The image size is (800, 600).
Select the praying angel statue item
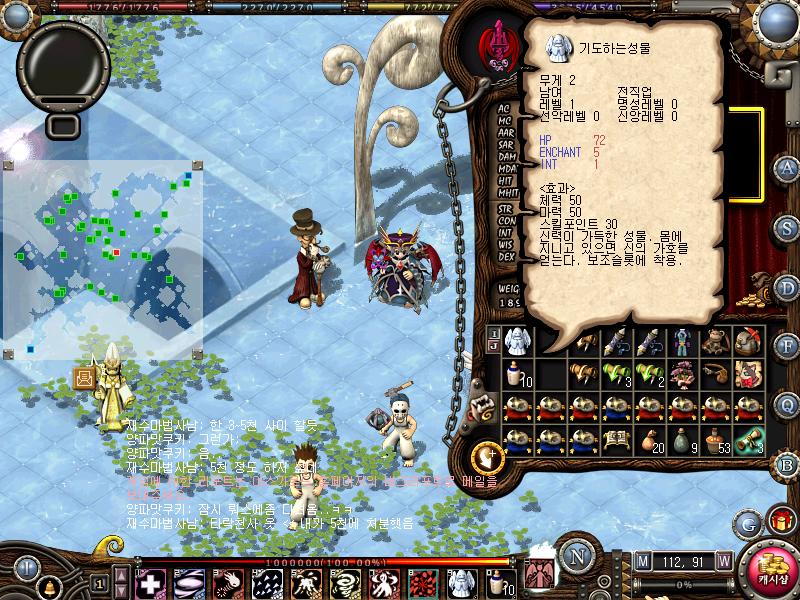[x=517, y=341]
